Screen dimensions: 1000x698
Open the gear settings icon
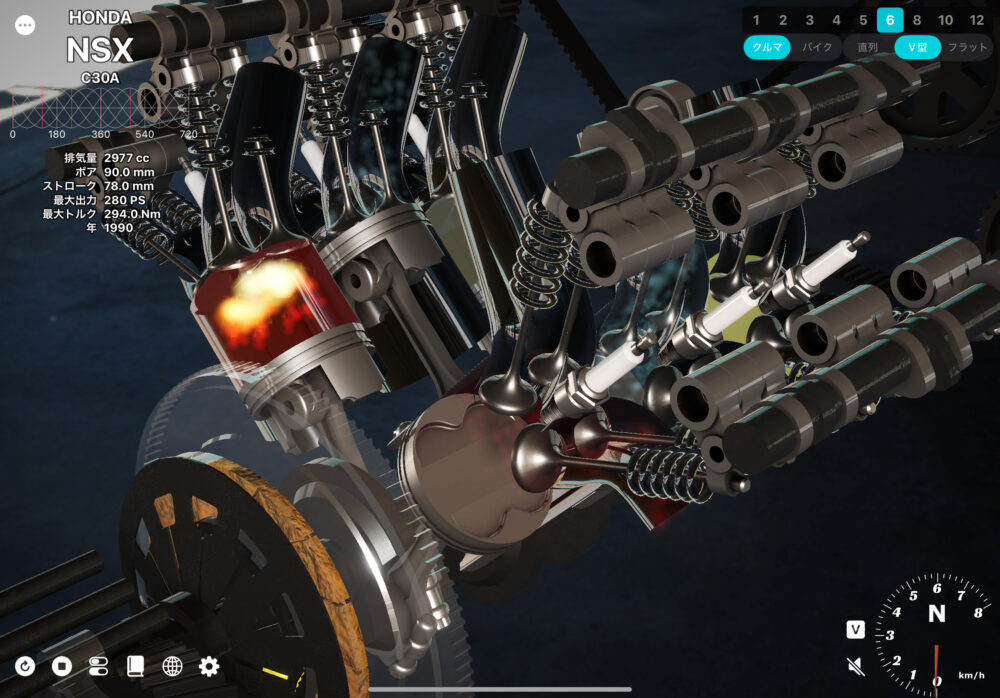tap(209, 666)
